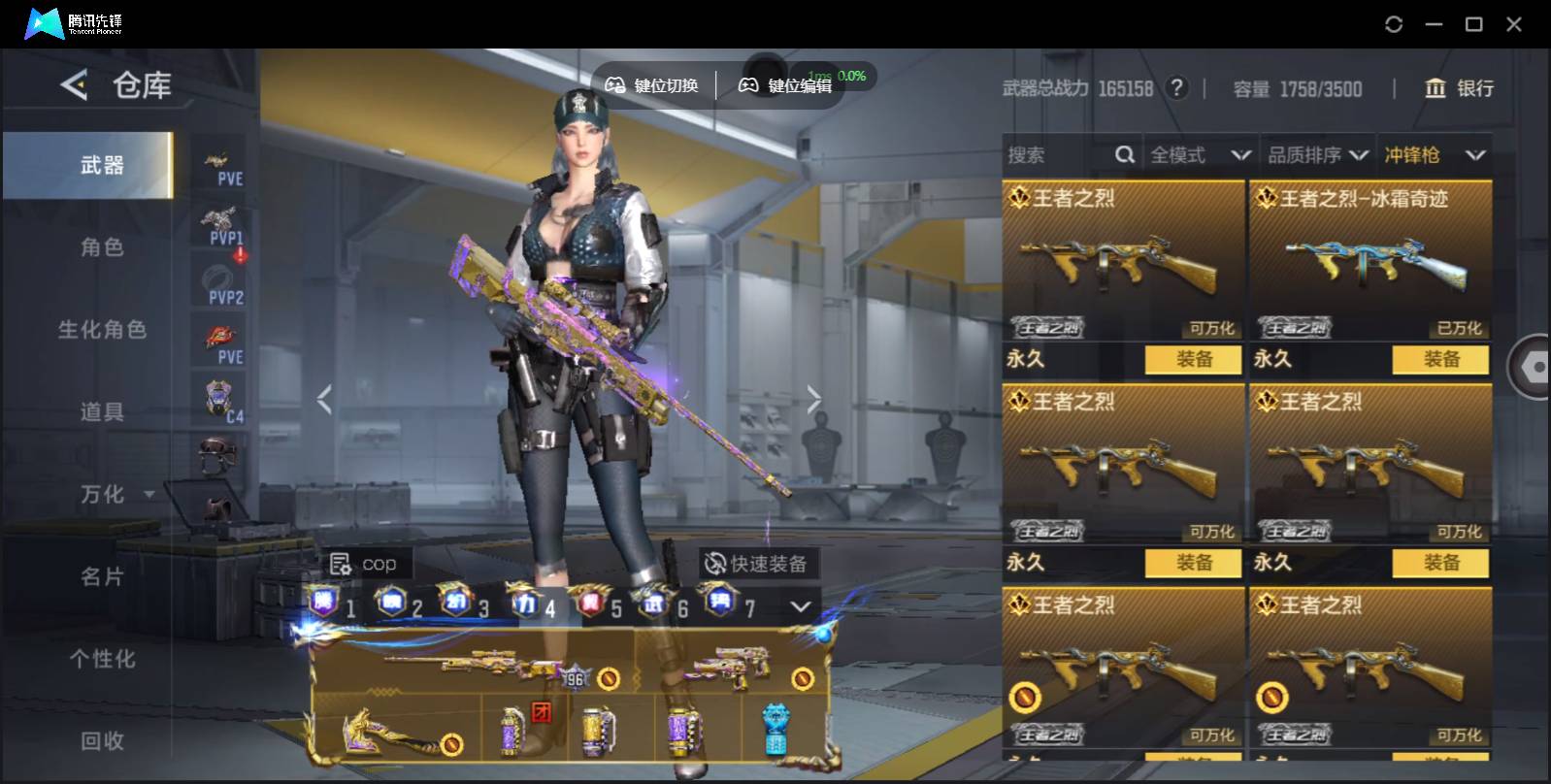
Task: Open the 品质排序 sort dropdown
Action: tap(1317, 155)
